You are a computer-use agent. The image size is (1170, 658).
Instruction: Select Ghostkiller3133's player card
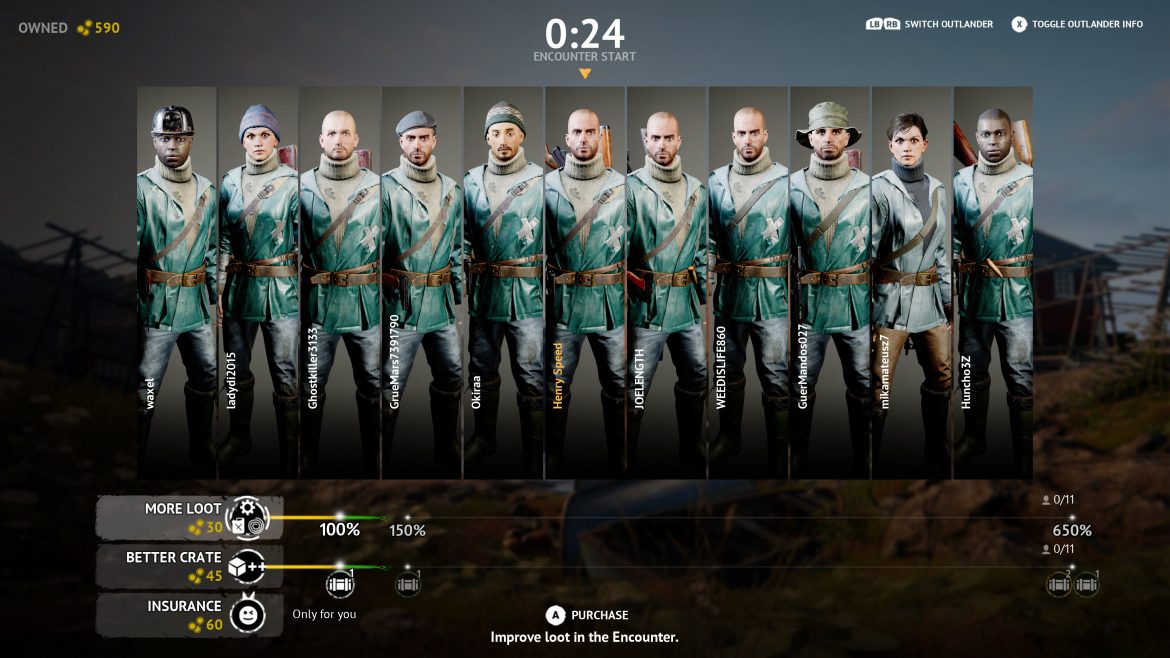tap(340, 282)
